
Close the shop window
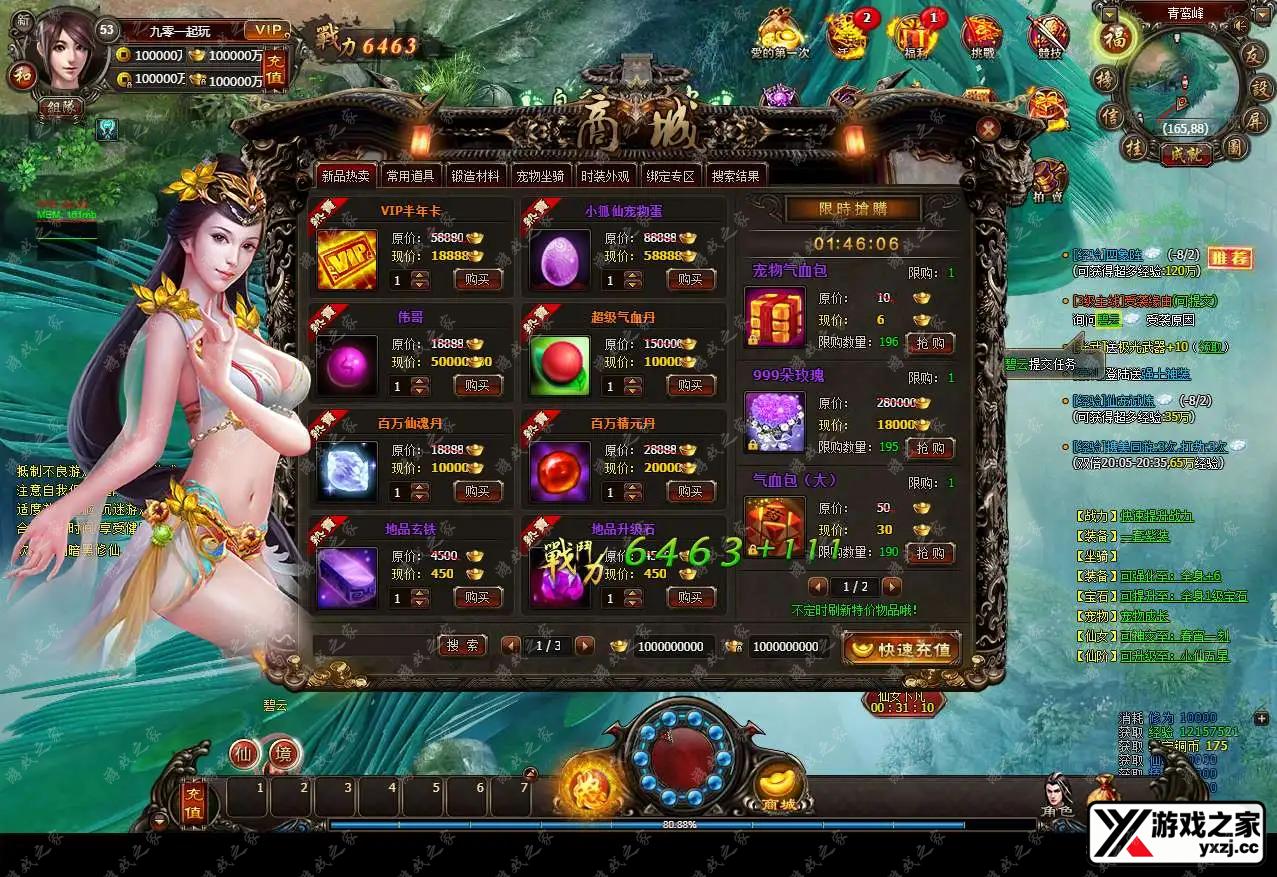pyautogui.click(x=988, y=129)
